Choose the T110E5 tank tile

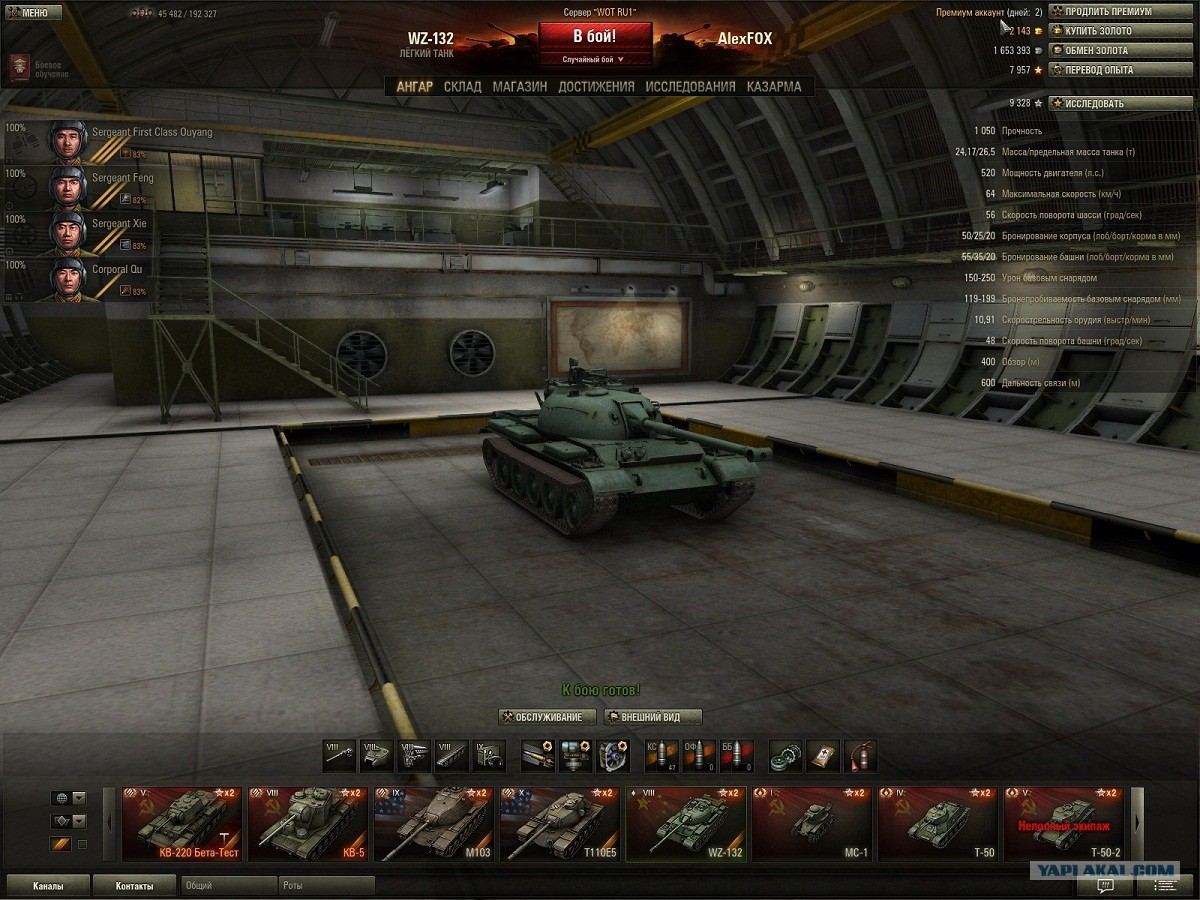click(x=559, y=824)
